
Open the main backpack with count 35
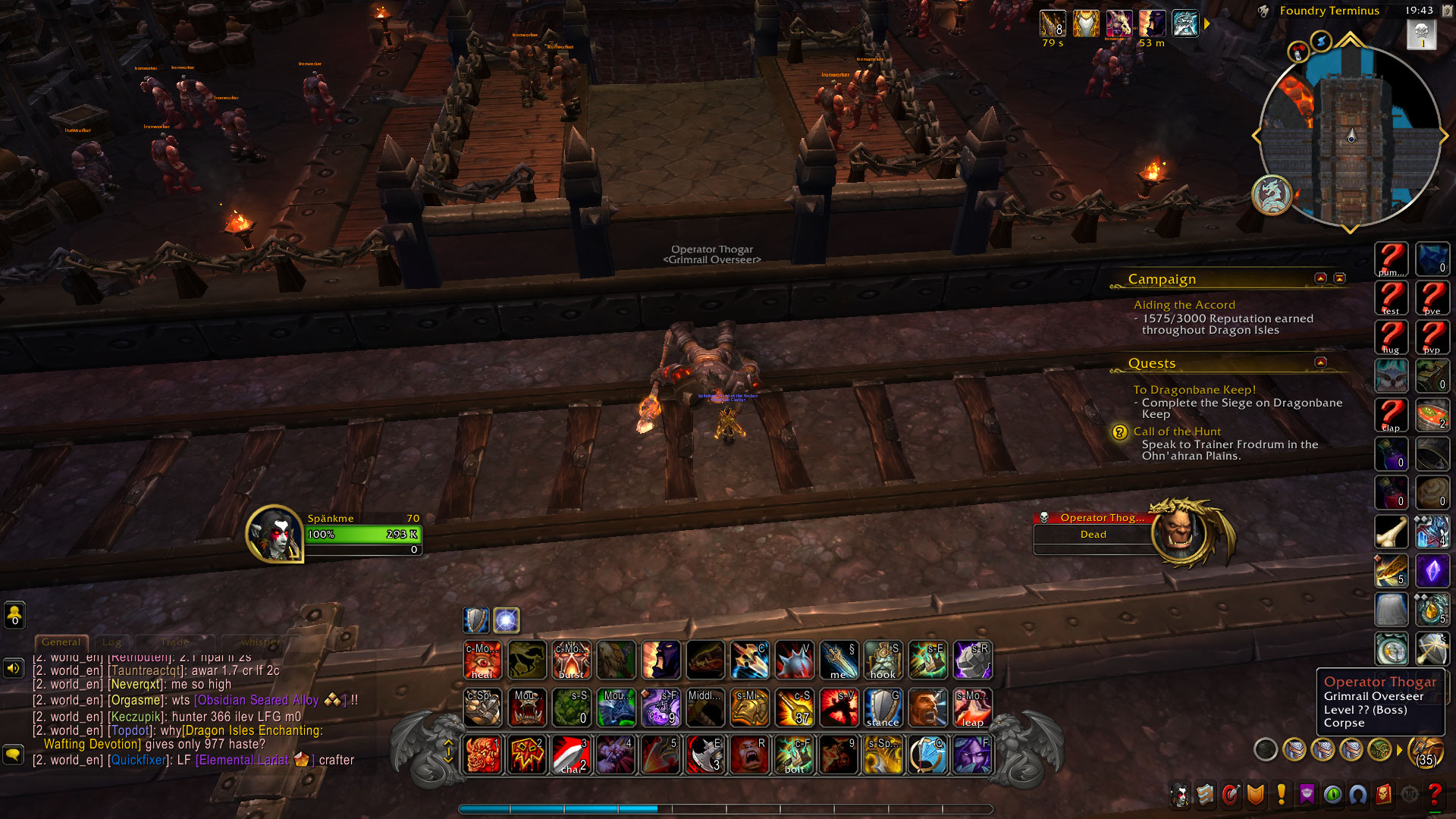coord(1426,751)
